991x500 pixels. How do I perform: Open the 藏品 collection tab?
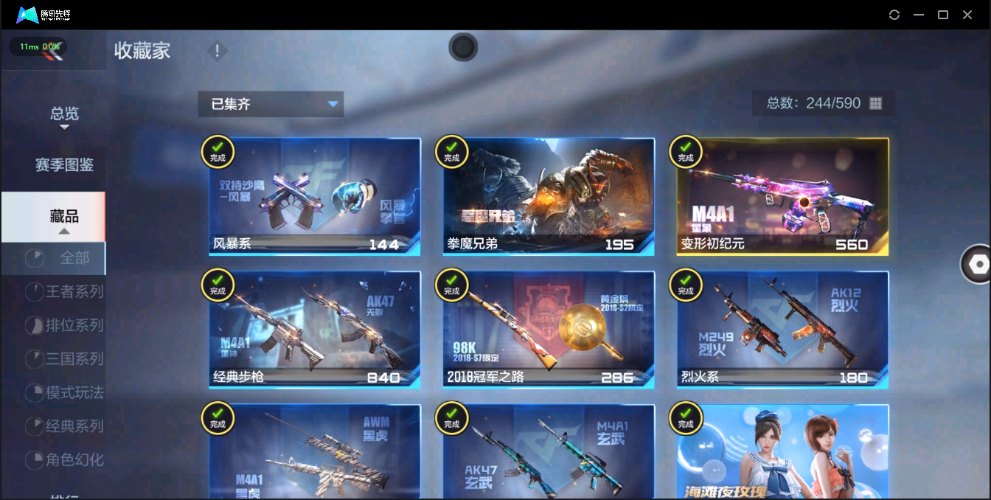(64, 216)
